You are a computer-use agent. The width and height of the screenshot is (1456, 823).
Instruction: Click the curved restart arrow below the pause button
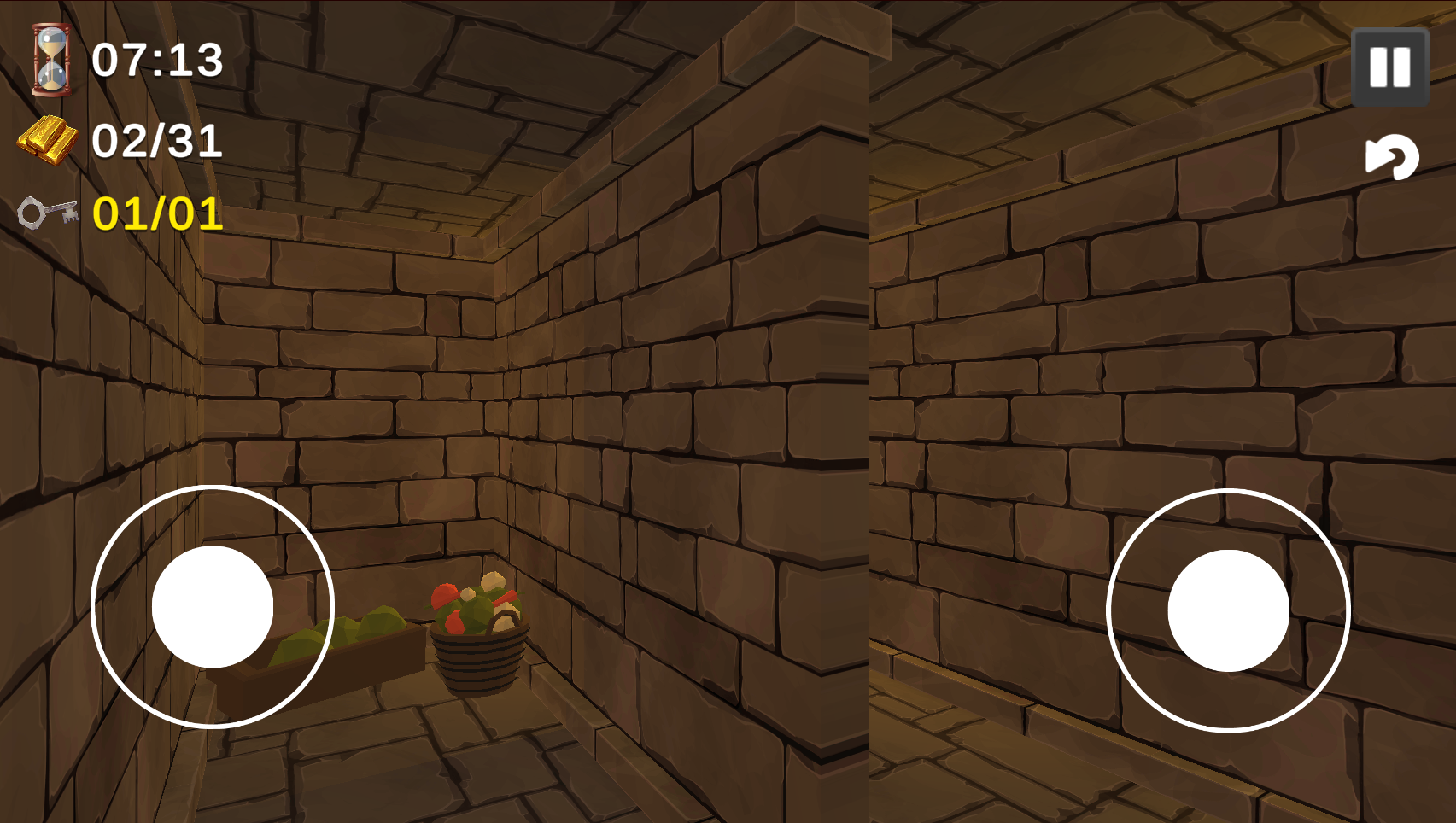coord(1393,158)
